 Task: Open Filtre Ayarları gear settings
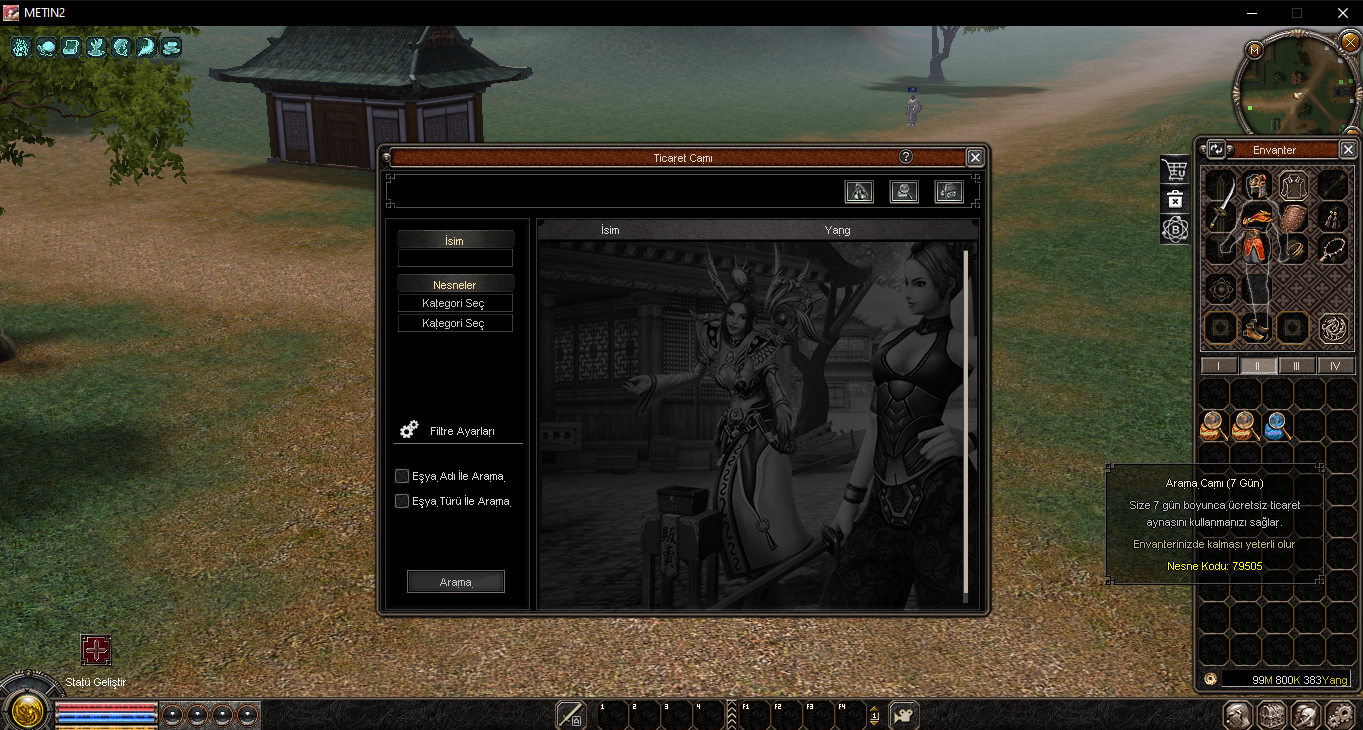point(408,430)
